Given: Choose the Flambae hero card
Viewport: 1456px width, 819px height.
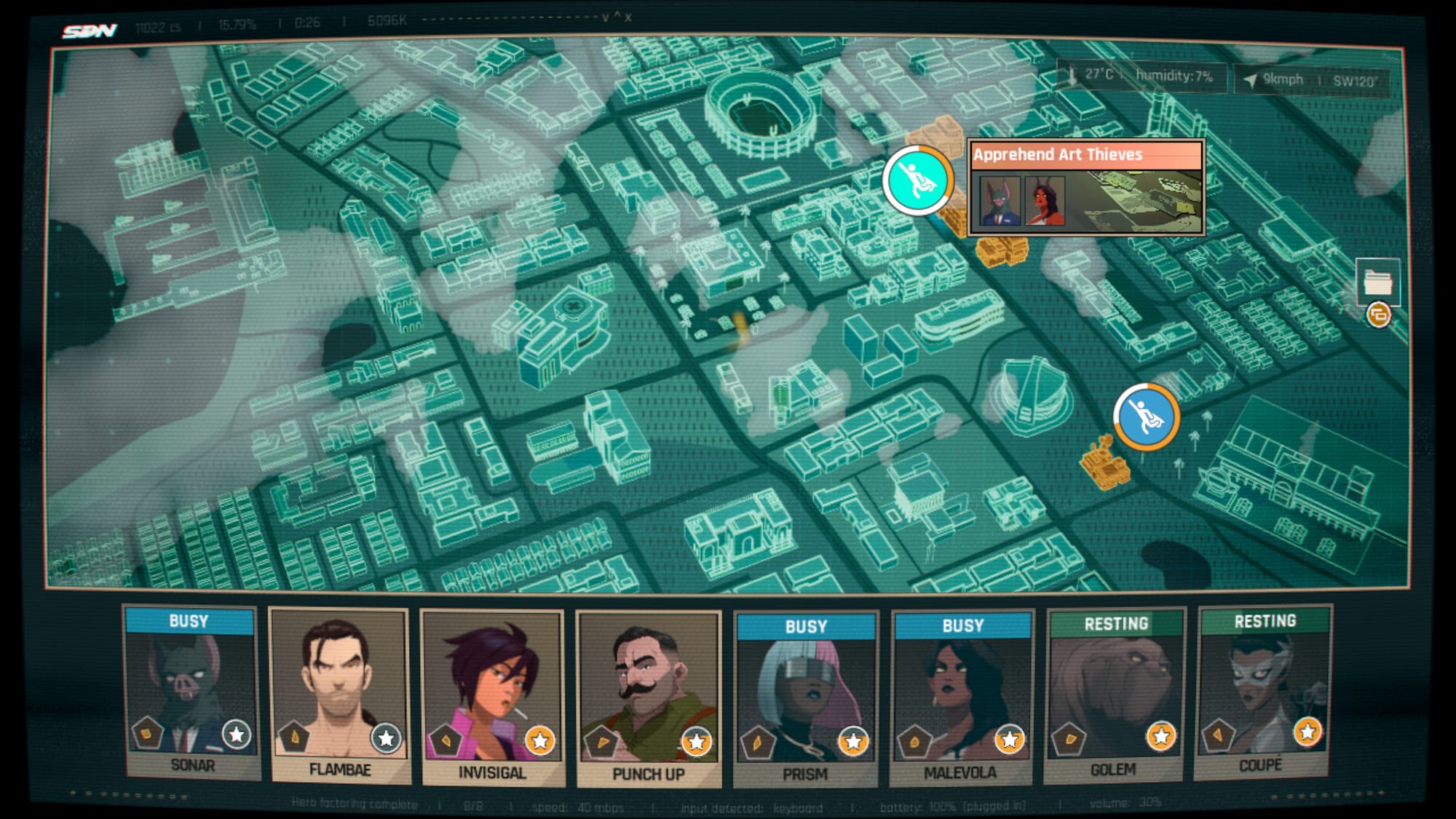Looking at the screenshot, I should (339, 695).
